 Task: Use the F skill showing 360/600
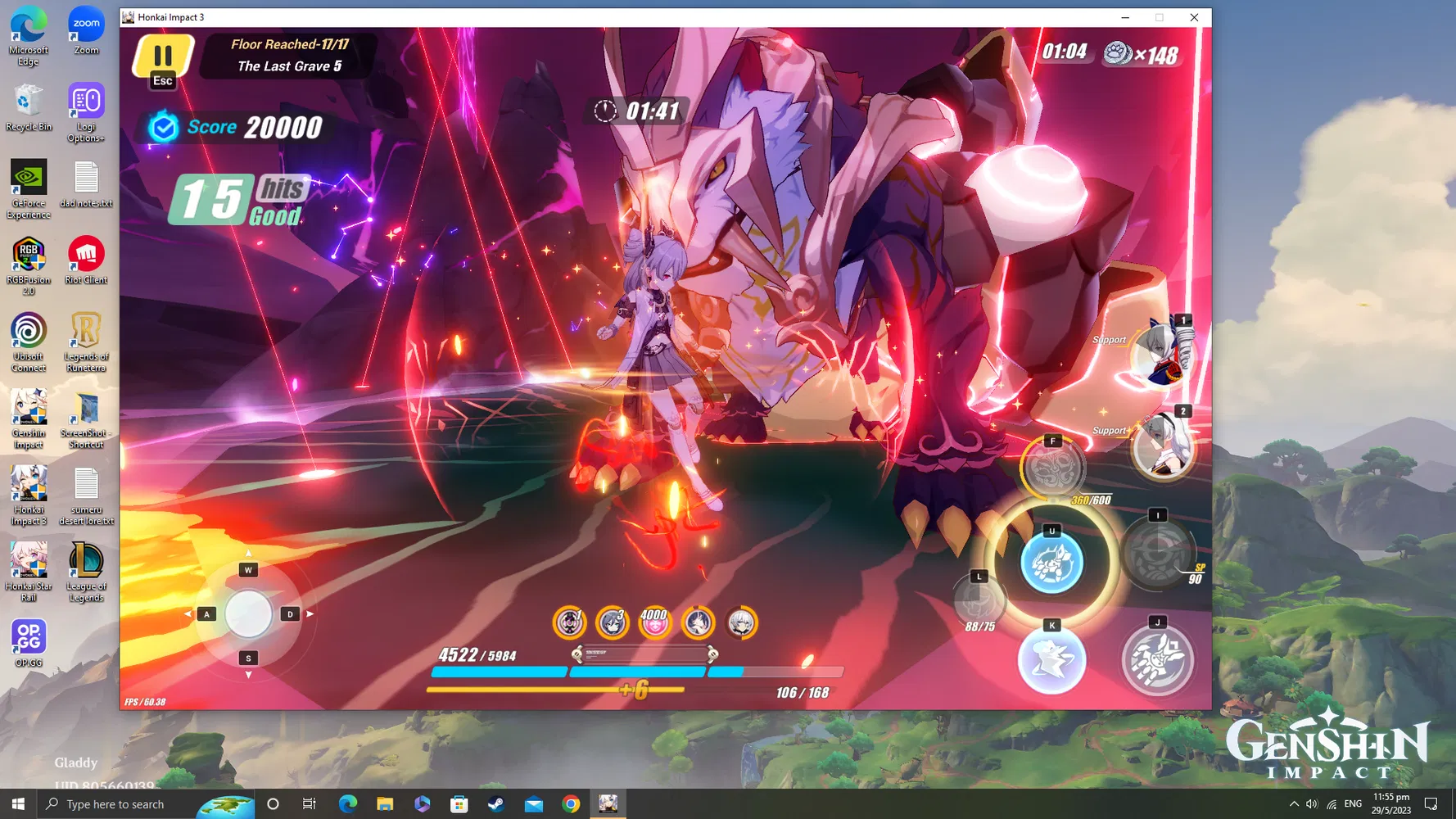[x=1053, y=468]
